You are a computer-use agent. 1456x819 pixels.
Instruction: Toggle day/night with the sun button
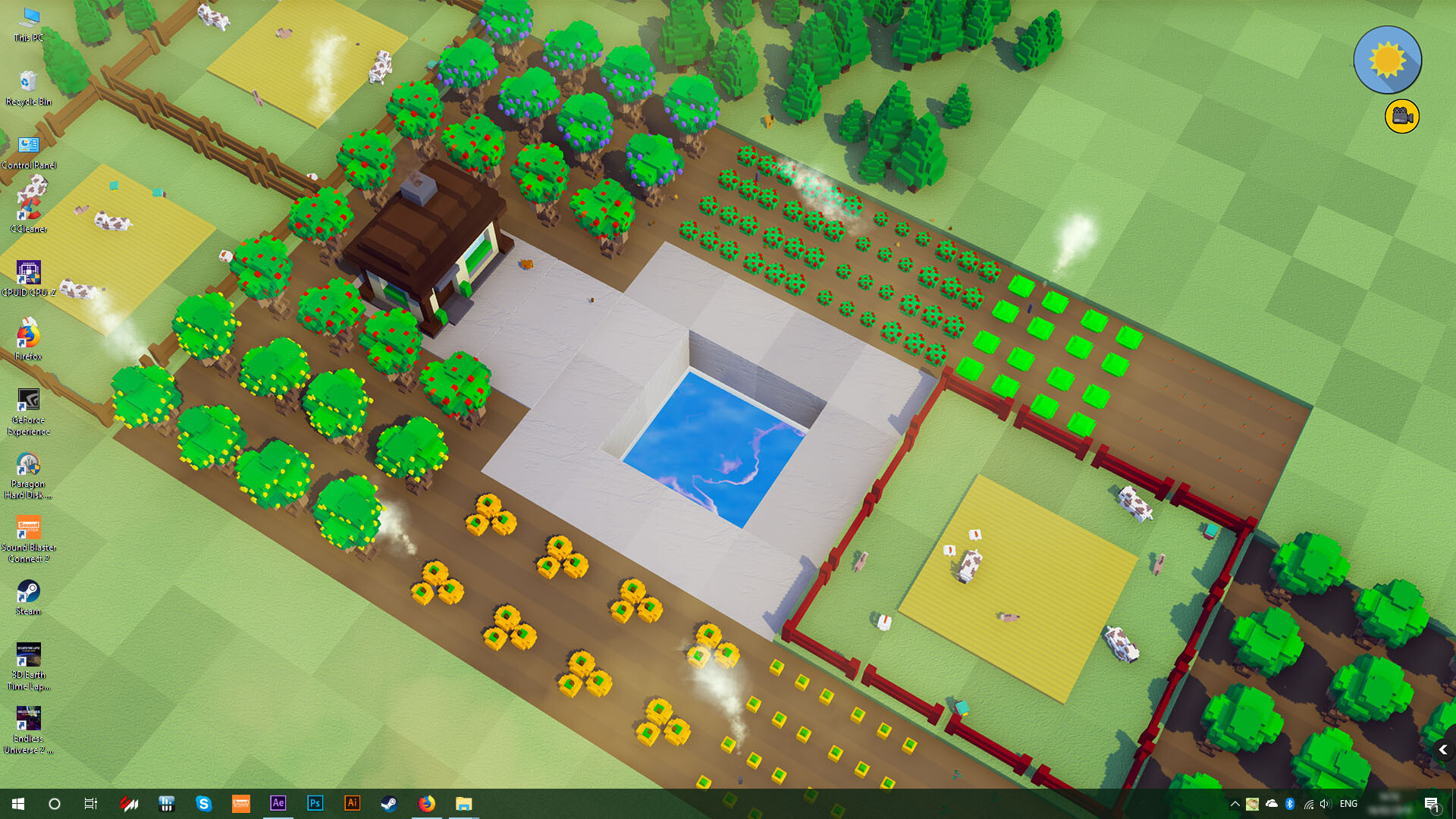(1387, 59)
